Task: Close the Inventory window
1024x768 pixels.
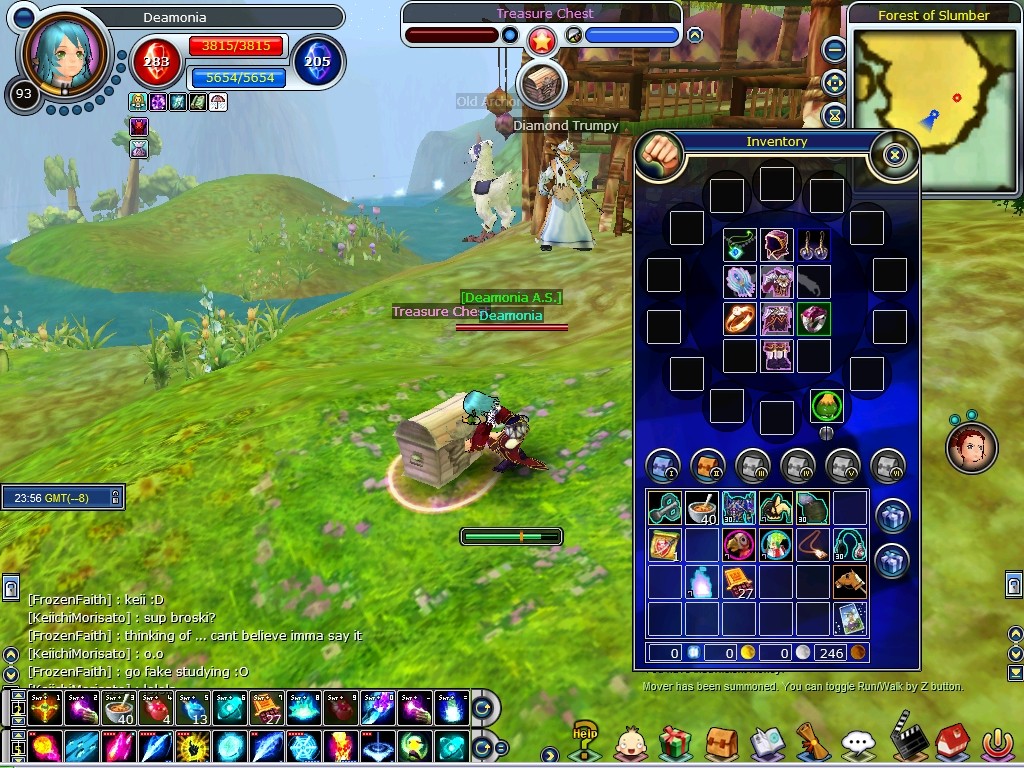Action: (894, 155)
